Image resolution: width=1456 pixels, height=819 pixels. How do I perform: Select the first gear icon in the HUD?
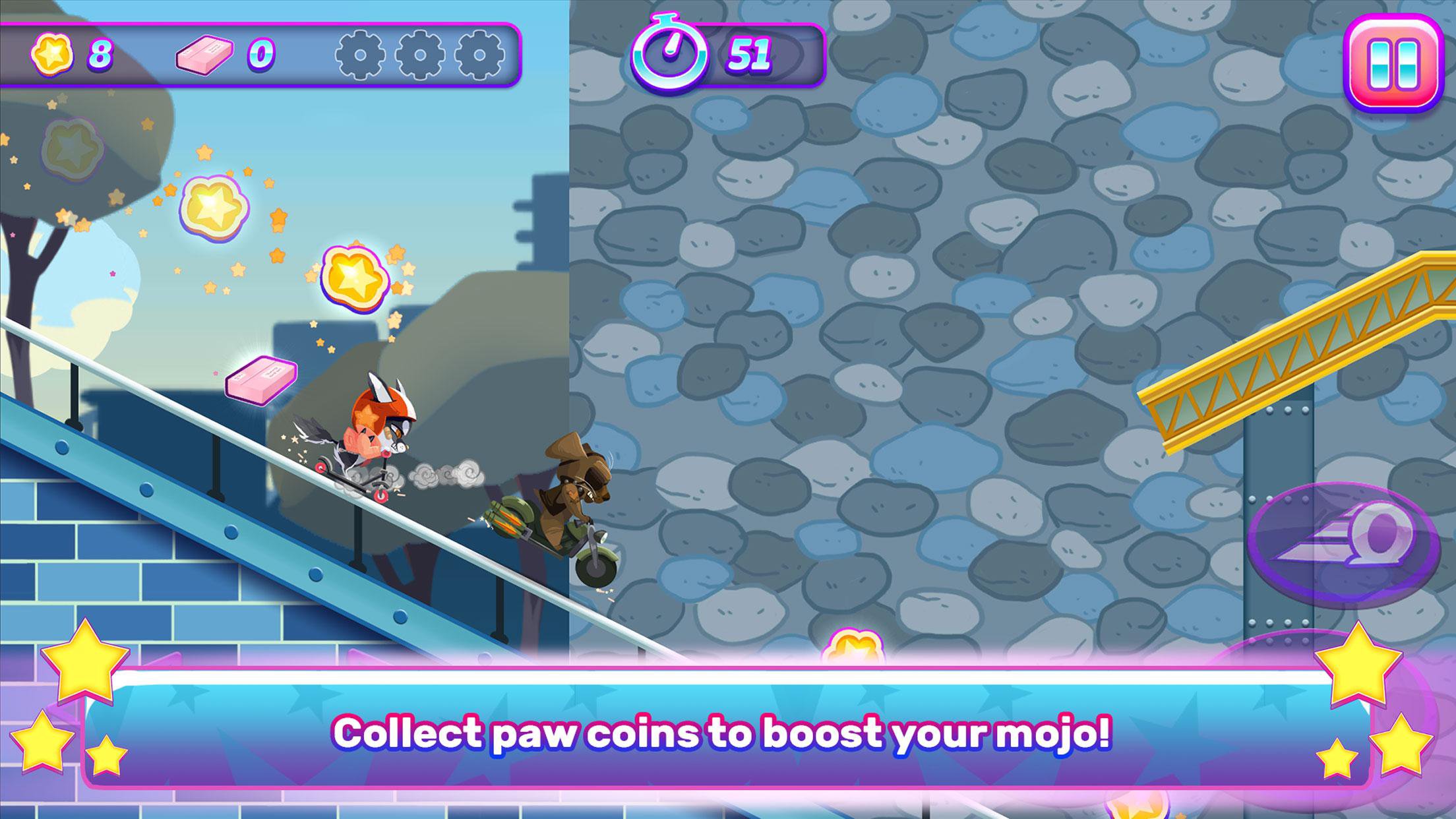tap(360, 57)
